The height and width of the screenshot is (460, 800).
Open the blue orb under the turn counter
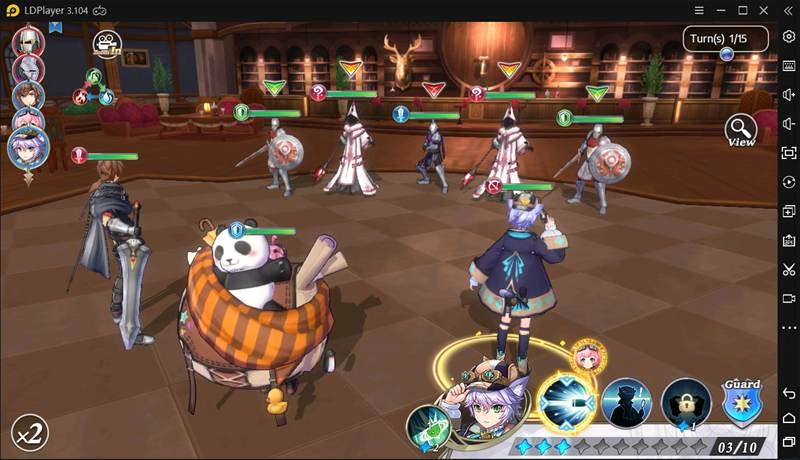tap(727, 54)
